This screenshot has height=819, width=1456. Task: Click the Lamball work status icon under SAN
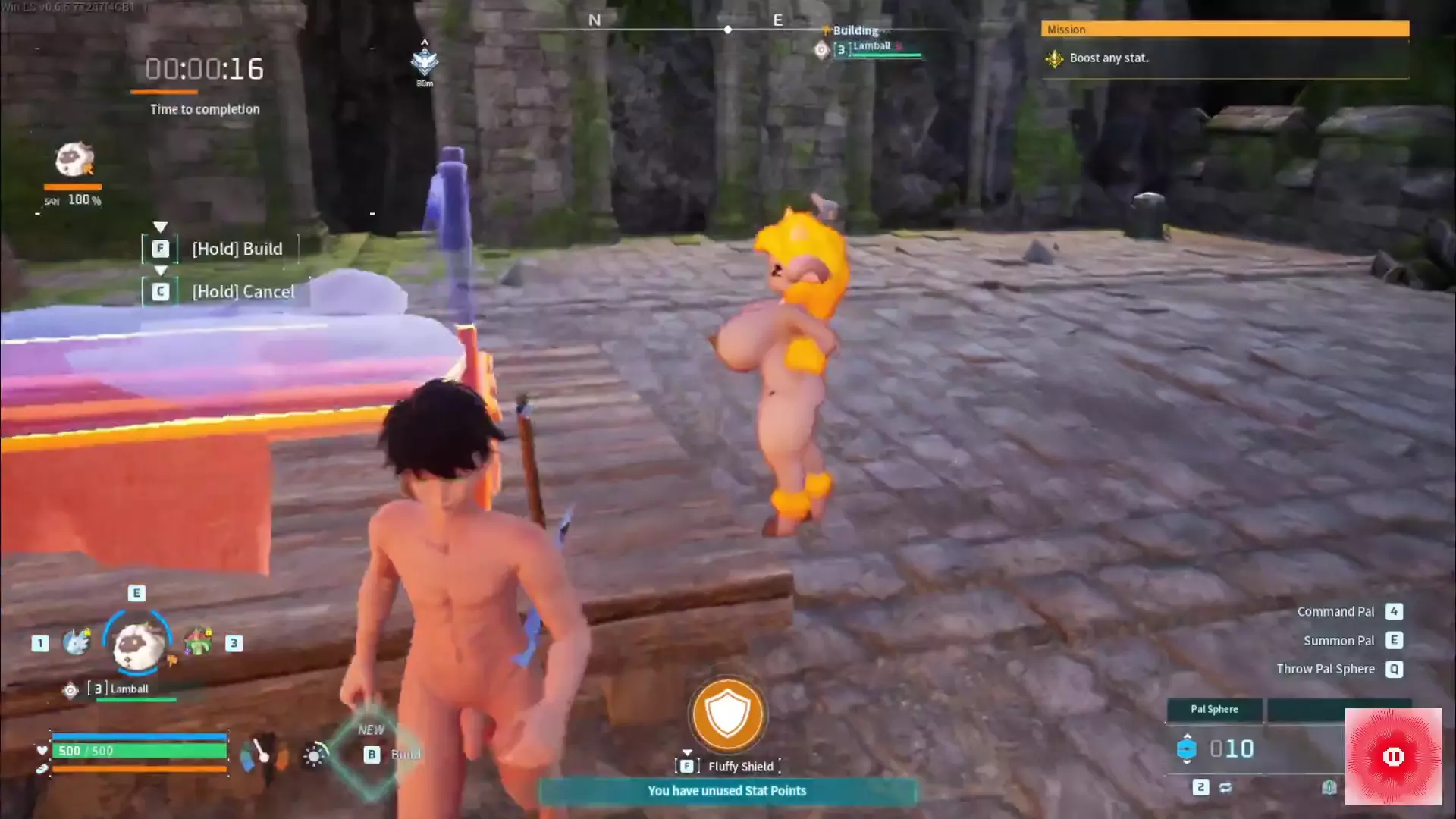coord(74,160)
